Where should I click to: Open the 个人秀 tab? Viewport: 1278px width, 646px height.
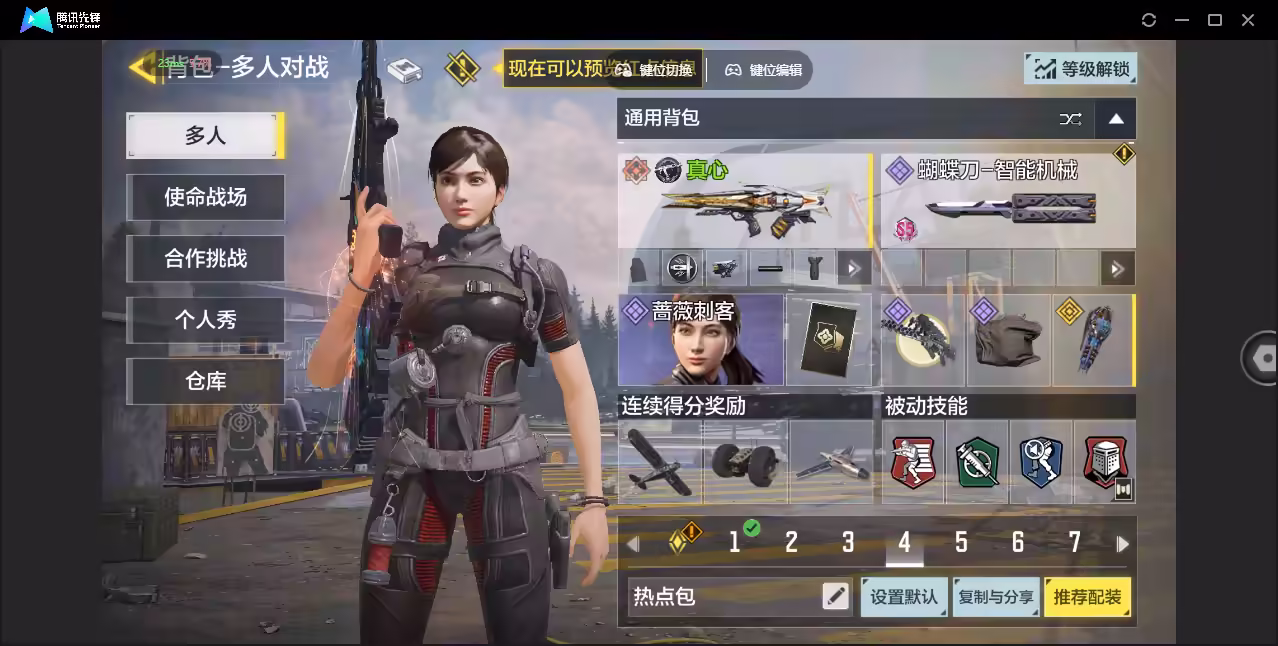pyautogui.click(x=205, y=320)
